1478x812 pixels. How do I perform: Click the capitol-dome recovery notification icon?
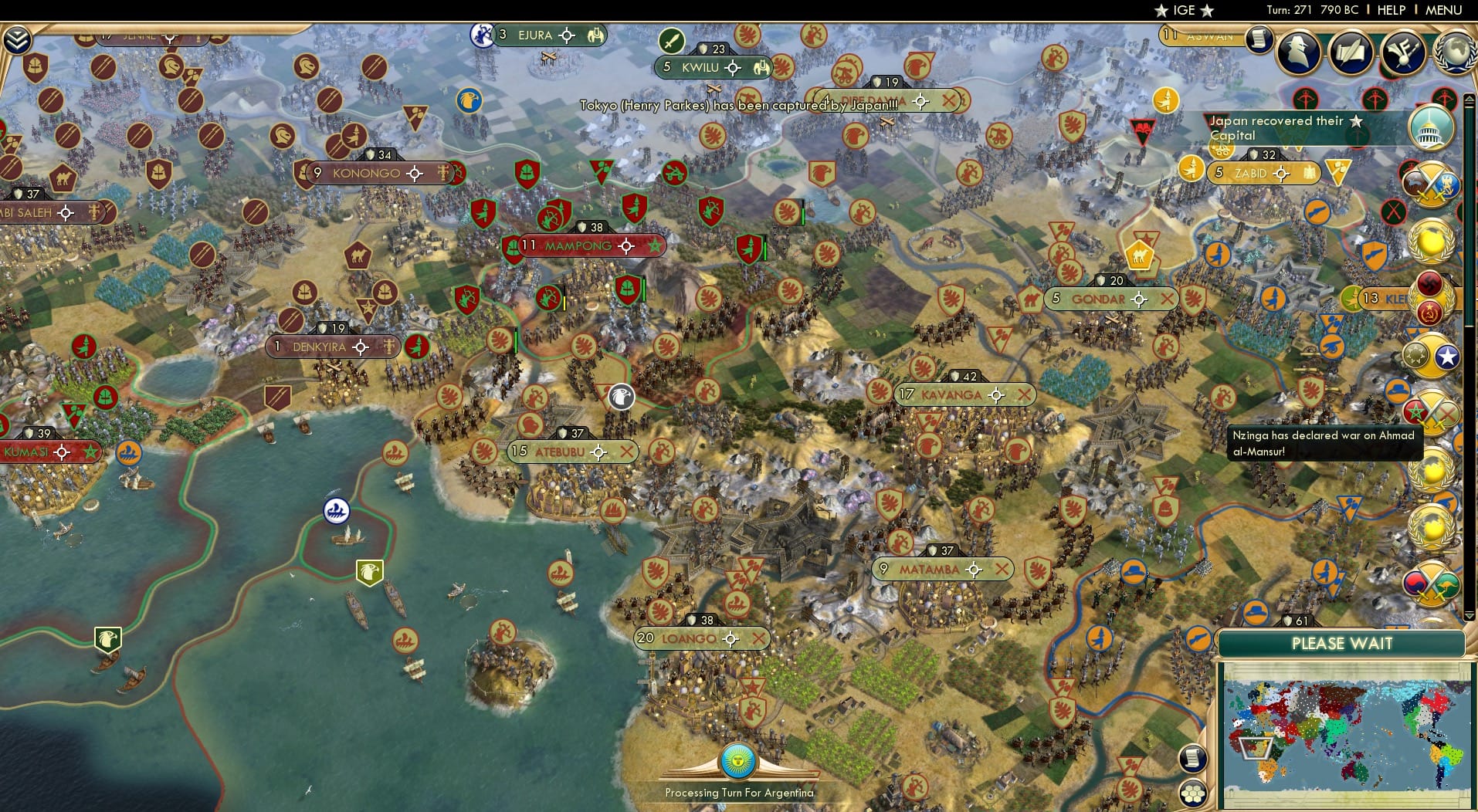click(1432, 129)
